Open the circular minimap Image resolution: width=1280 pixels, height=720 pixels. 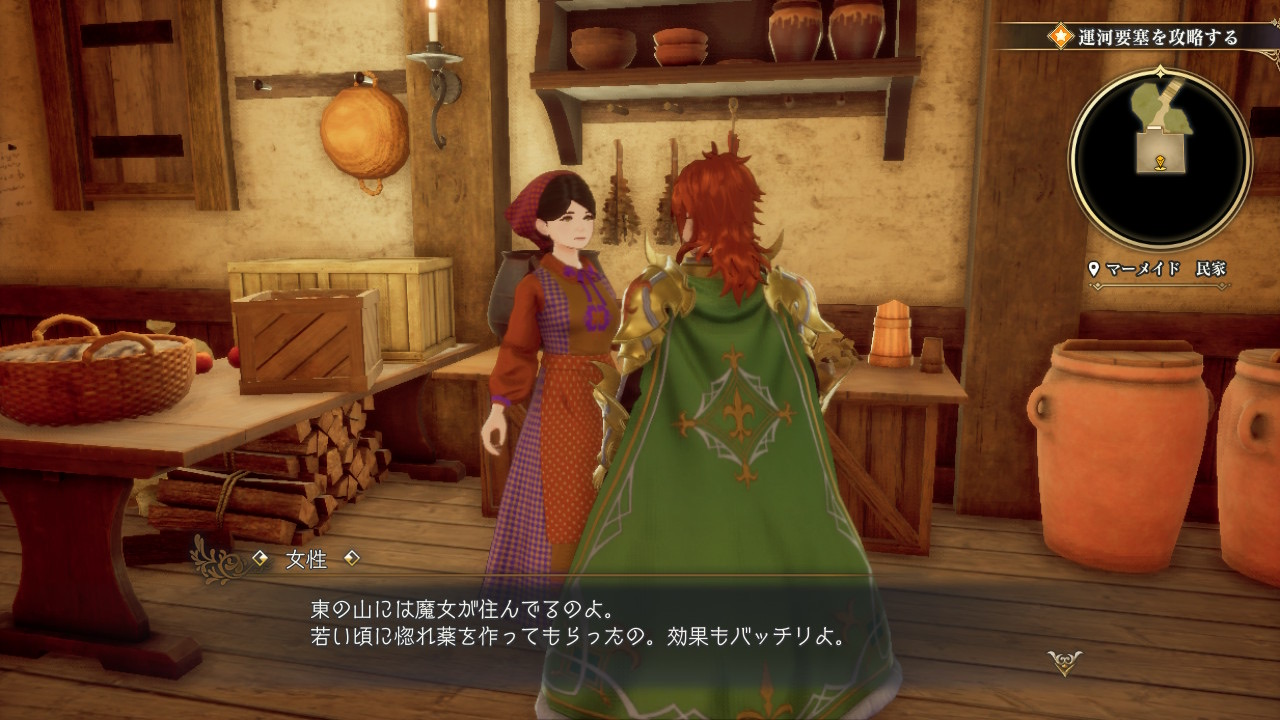[1160, 158]
